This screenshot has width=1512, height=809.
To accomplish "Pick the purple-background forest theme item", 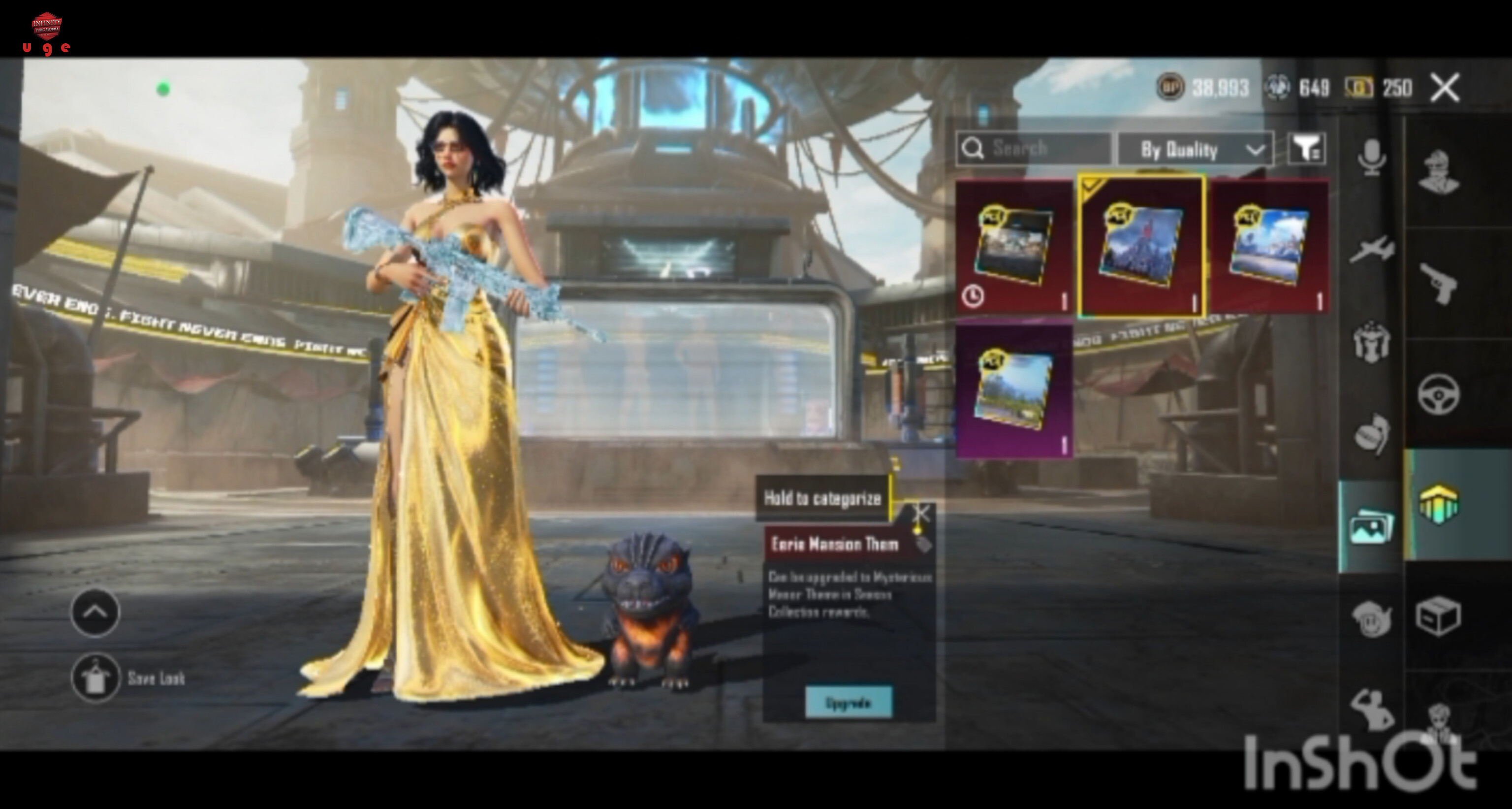I will tap(1014, 390).
